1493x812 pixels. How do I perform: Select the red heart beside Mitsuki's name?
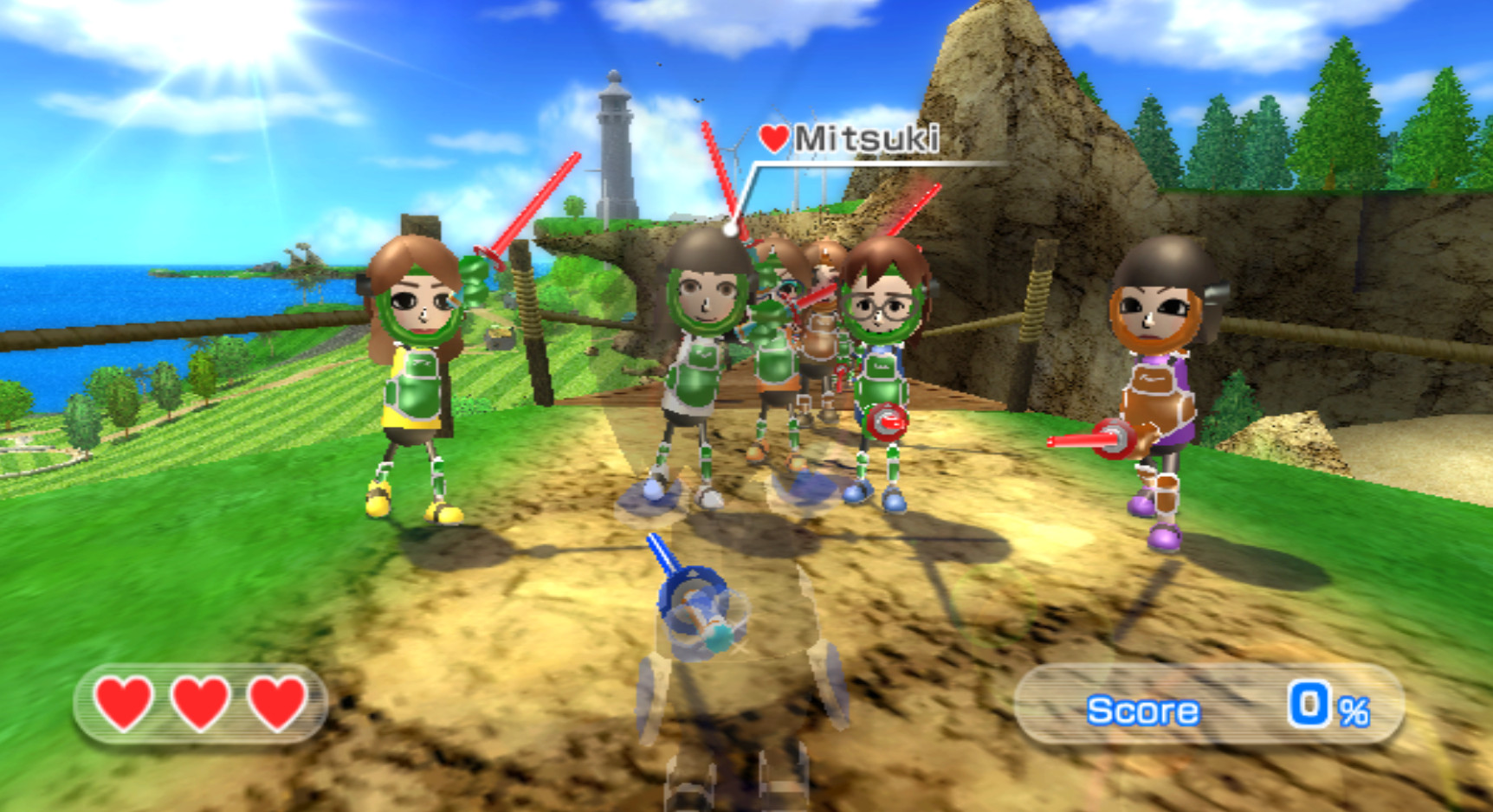click(774, 137)
